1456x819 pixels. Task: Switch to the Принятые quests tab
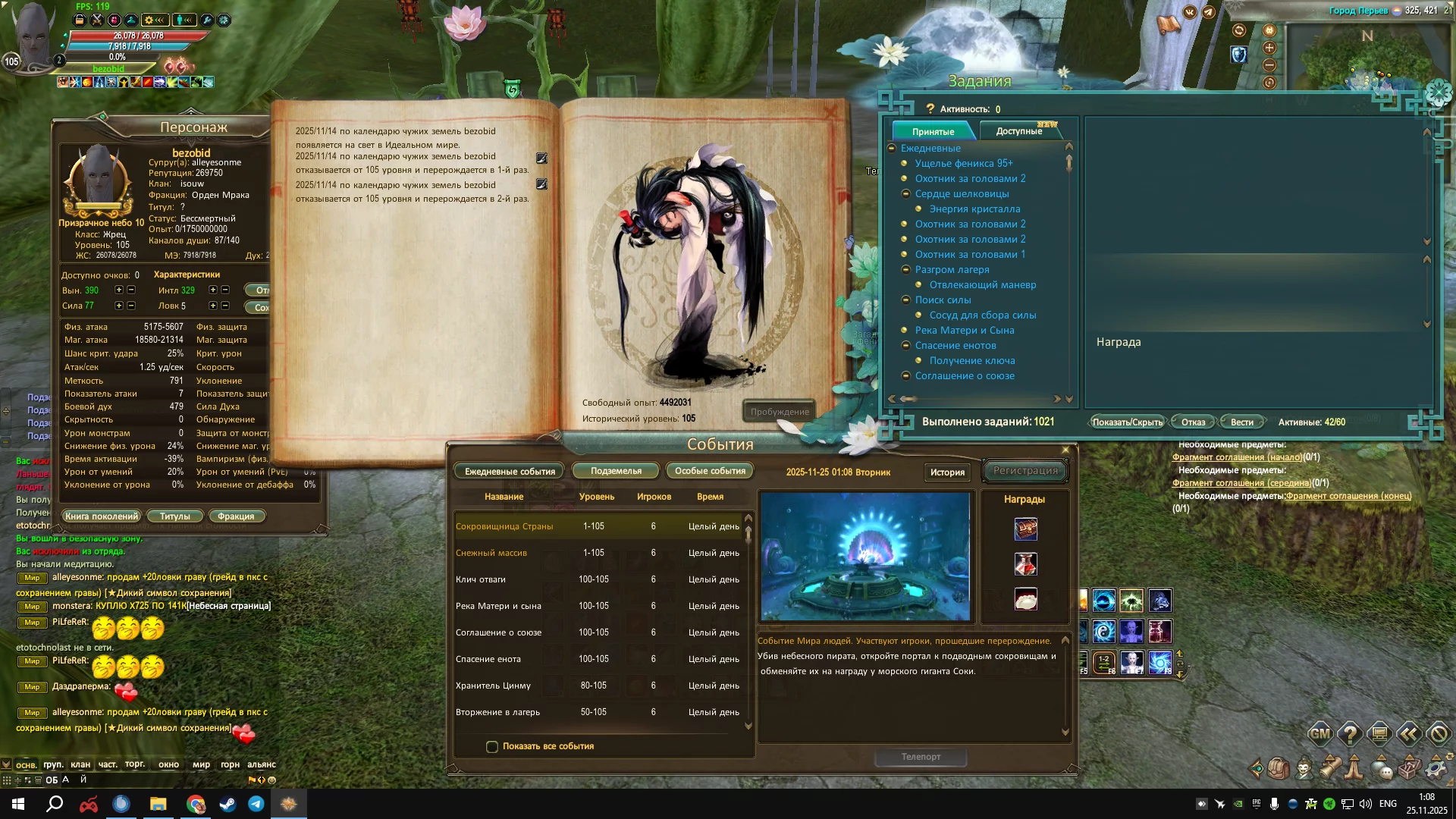pyautogui.click(x=933, y=131)
